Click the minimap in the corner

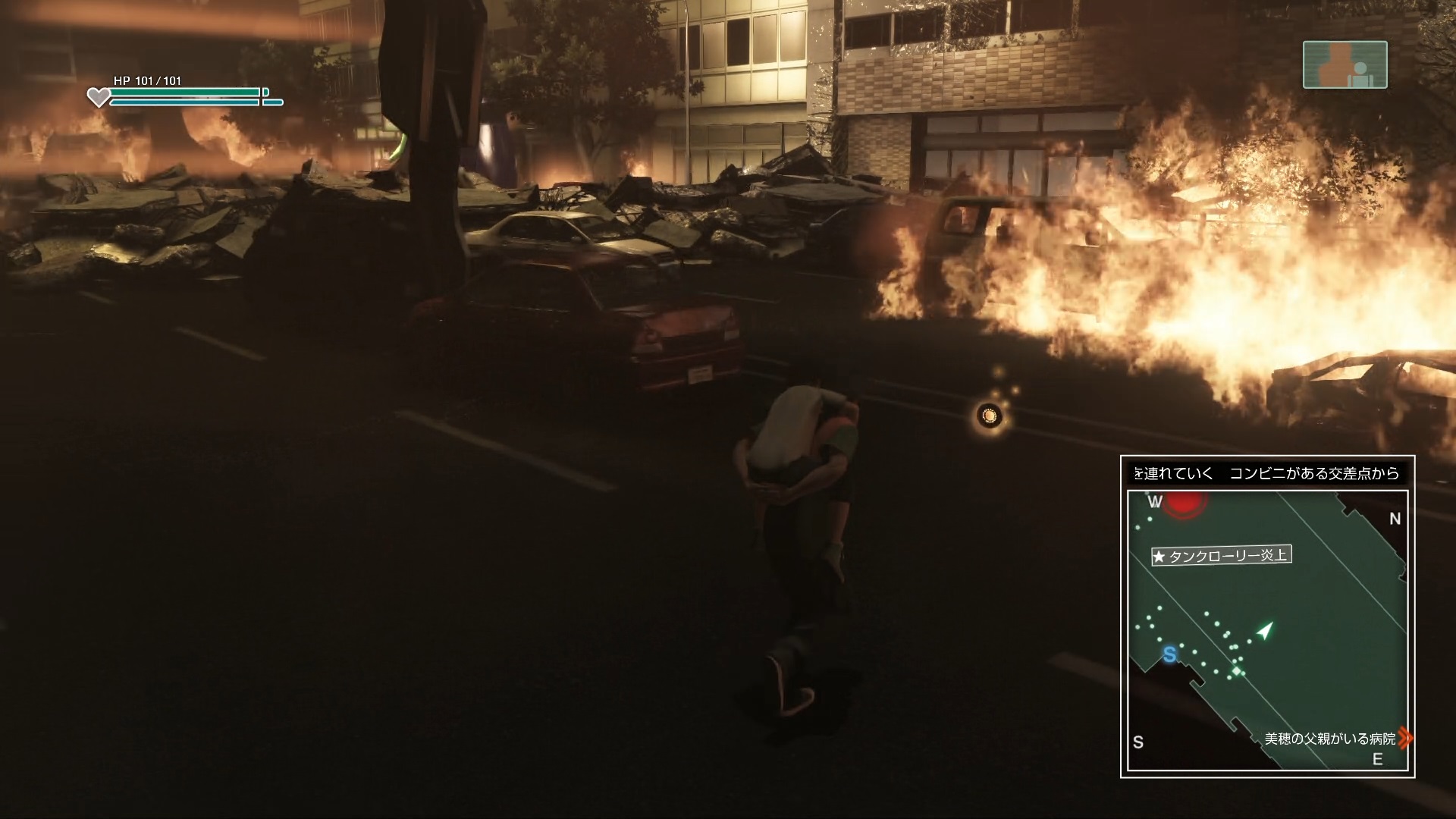[1267, 631]
